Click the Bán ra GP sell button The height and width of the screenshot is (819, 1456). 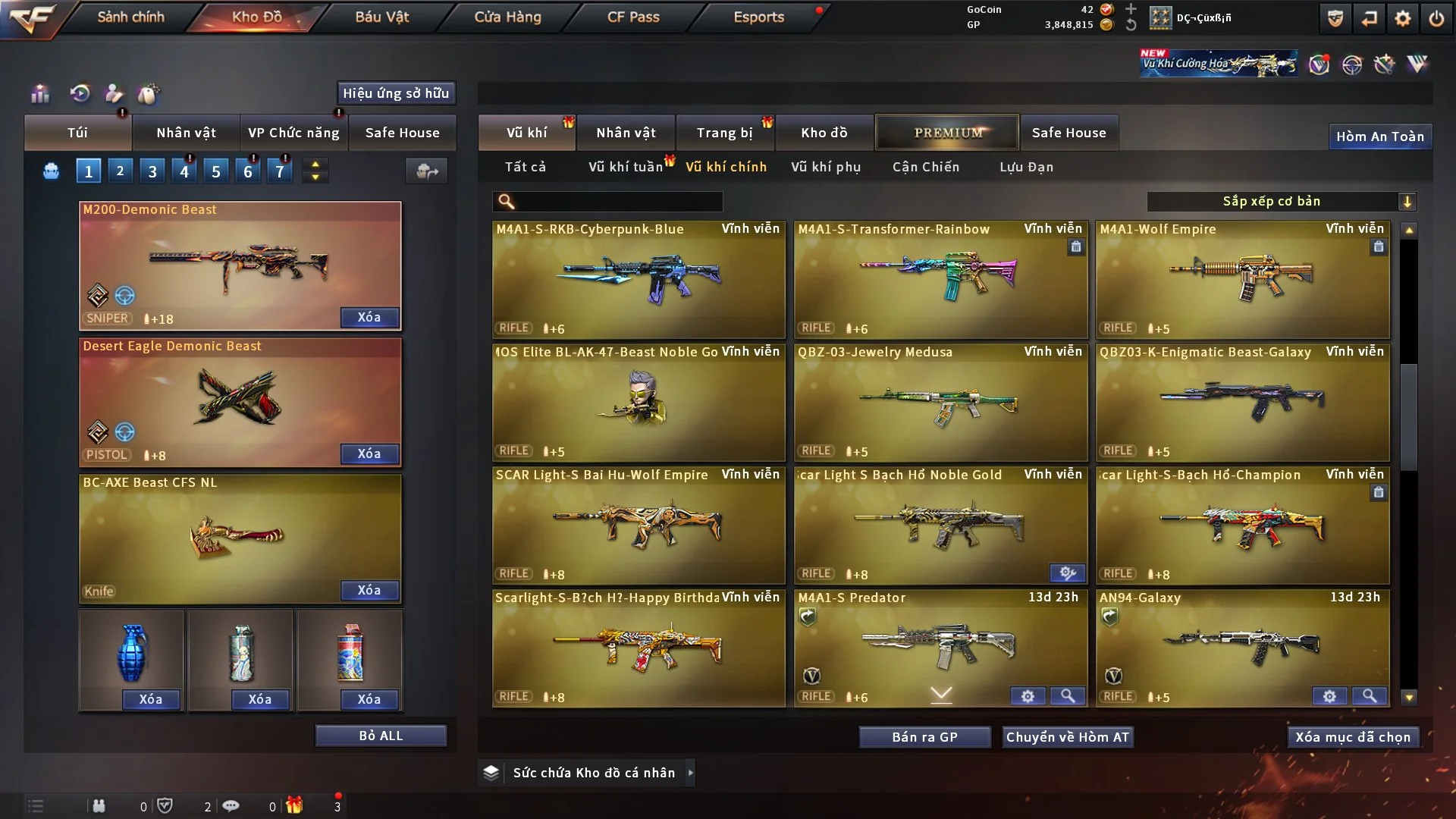coord(924,737)
